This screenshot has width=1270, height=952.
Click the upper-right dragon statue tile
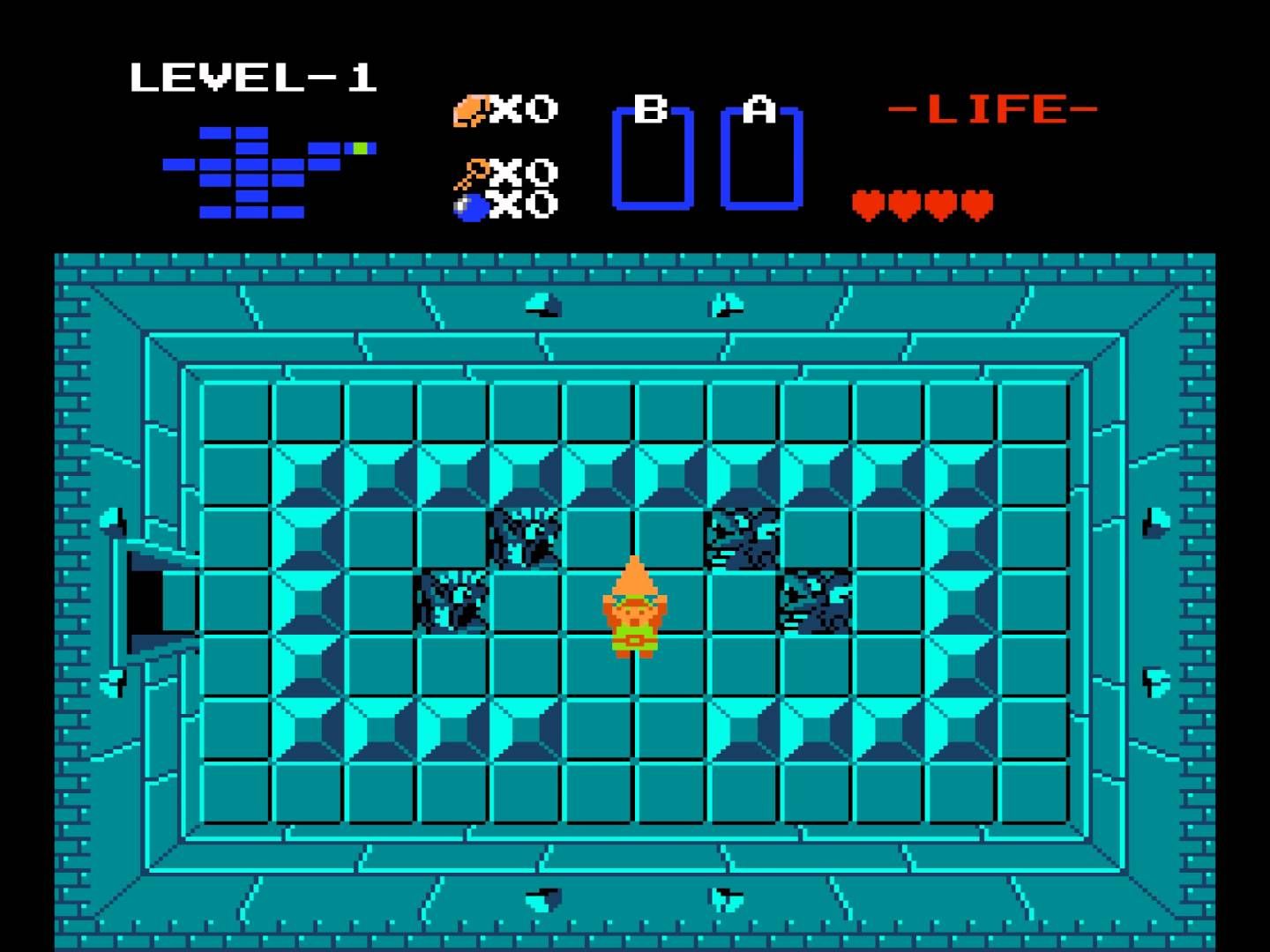click(743, 533)
